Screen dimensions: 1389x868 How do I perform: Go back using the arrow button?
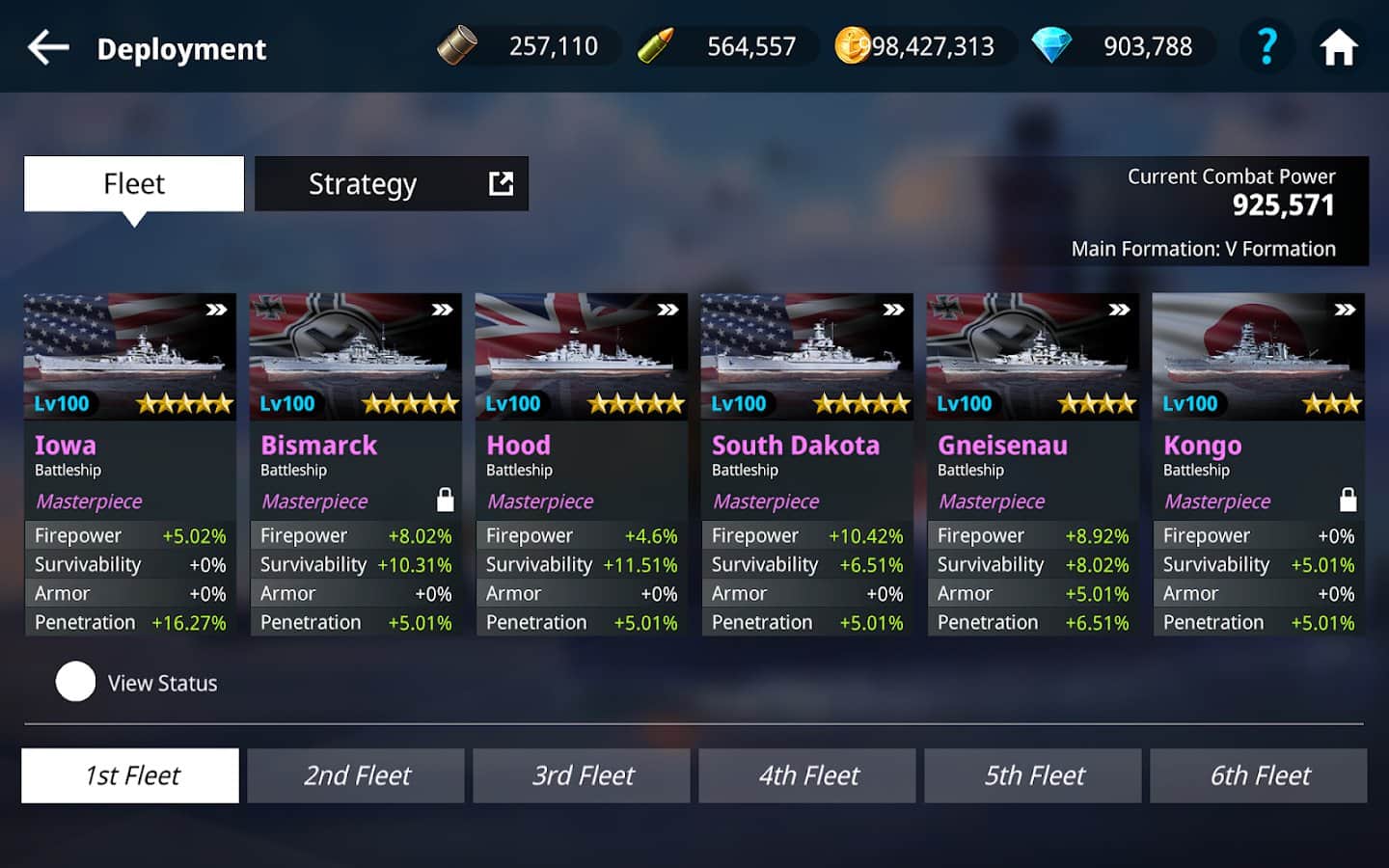(x=48, y=47)
